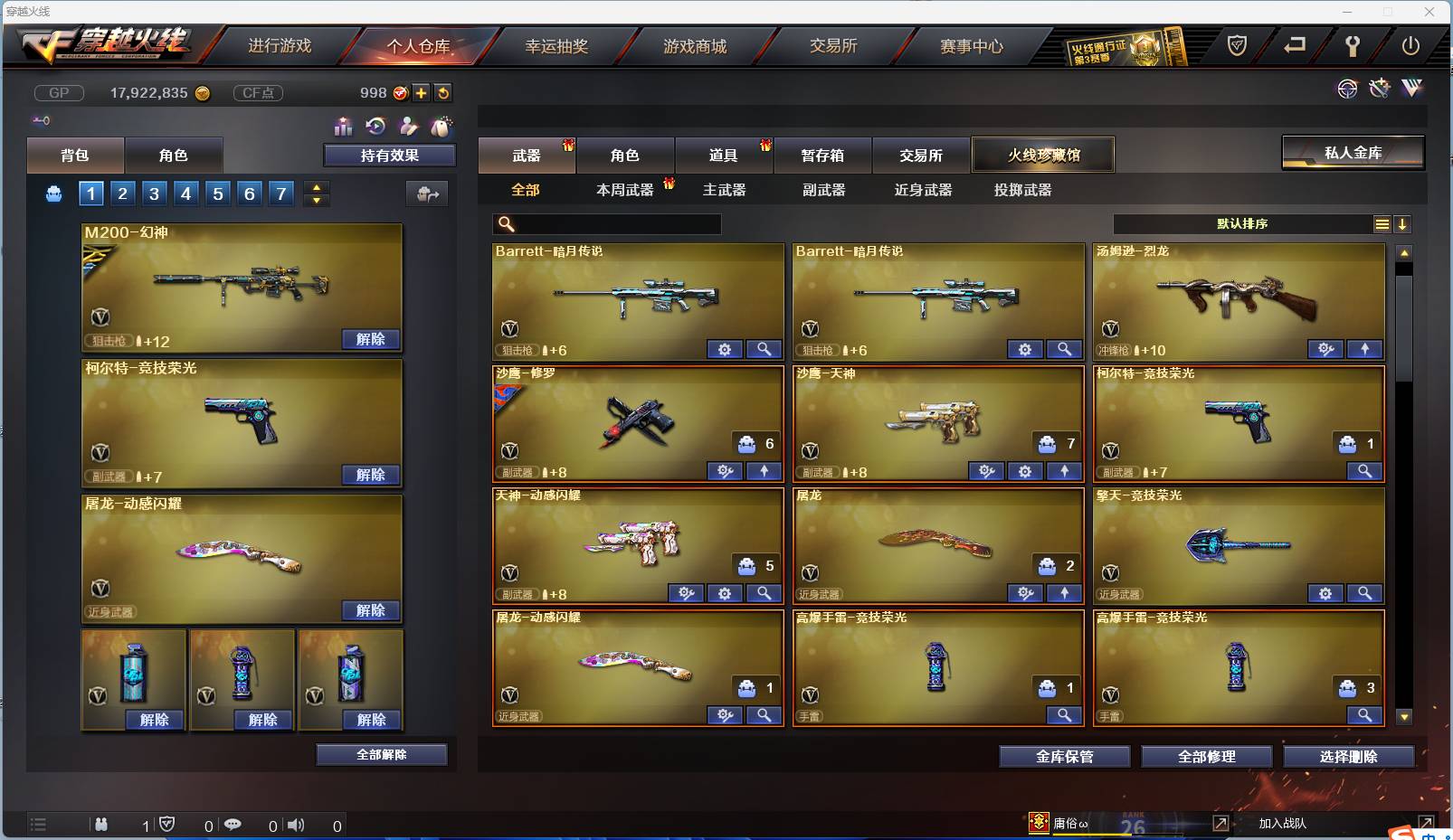Open the bar-chart ranking stats icon
The height and width of the screenshot is (840, 1453).
point(344,127)
